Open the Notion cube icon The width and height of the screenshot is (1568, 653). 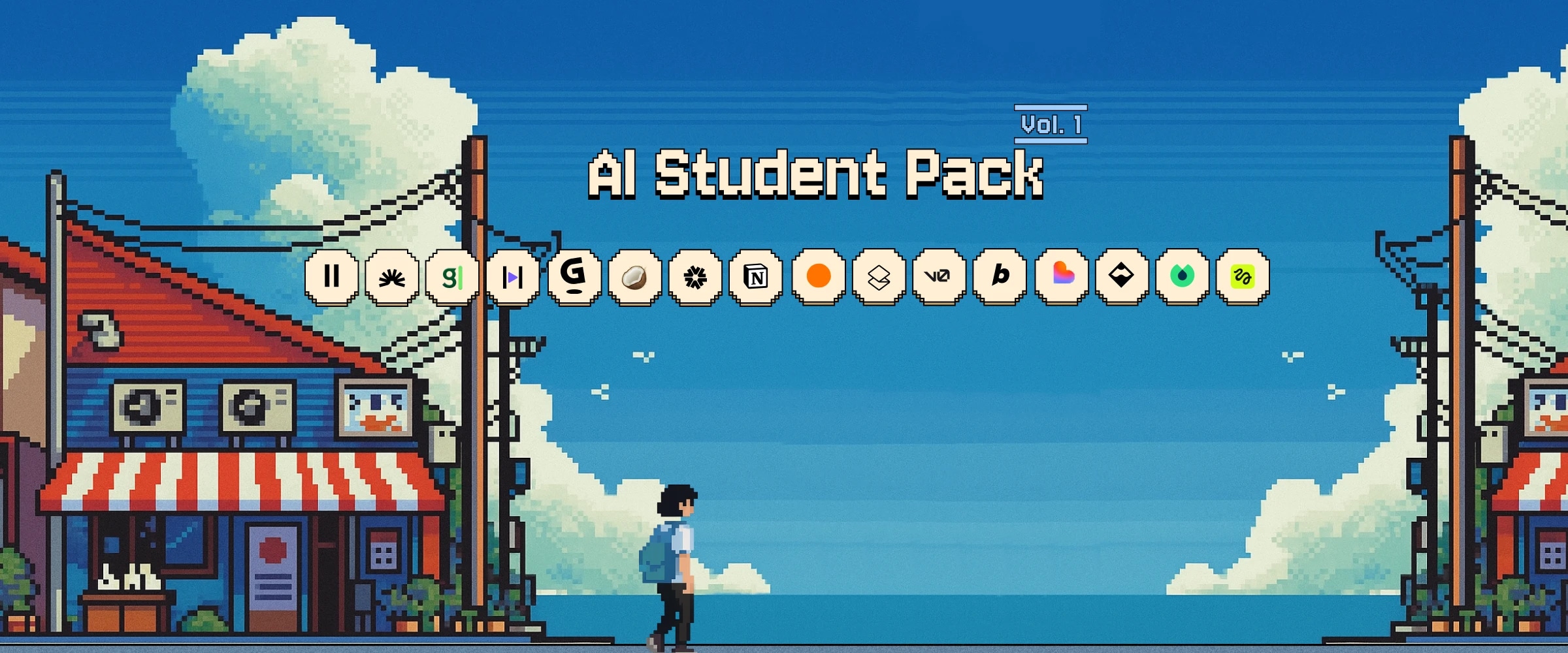[756, 278]
